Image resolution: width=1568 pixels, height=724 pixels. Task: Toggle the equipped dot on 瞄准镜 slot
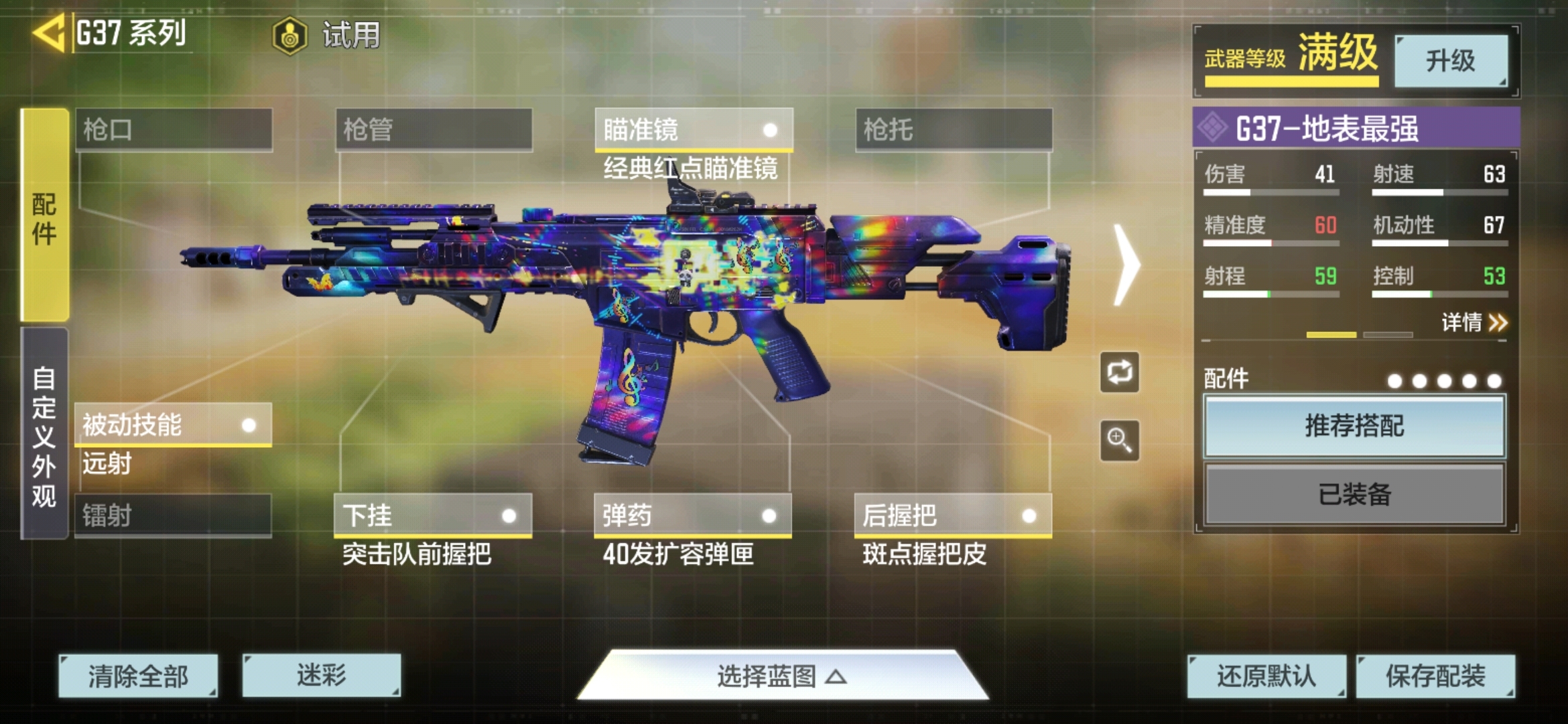tap(772, 129)
